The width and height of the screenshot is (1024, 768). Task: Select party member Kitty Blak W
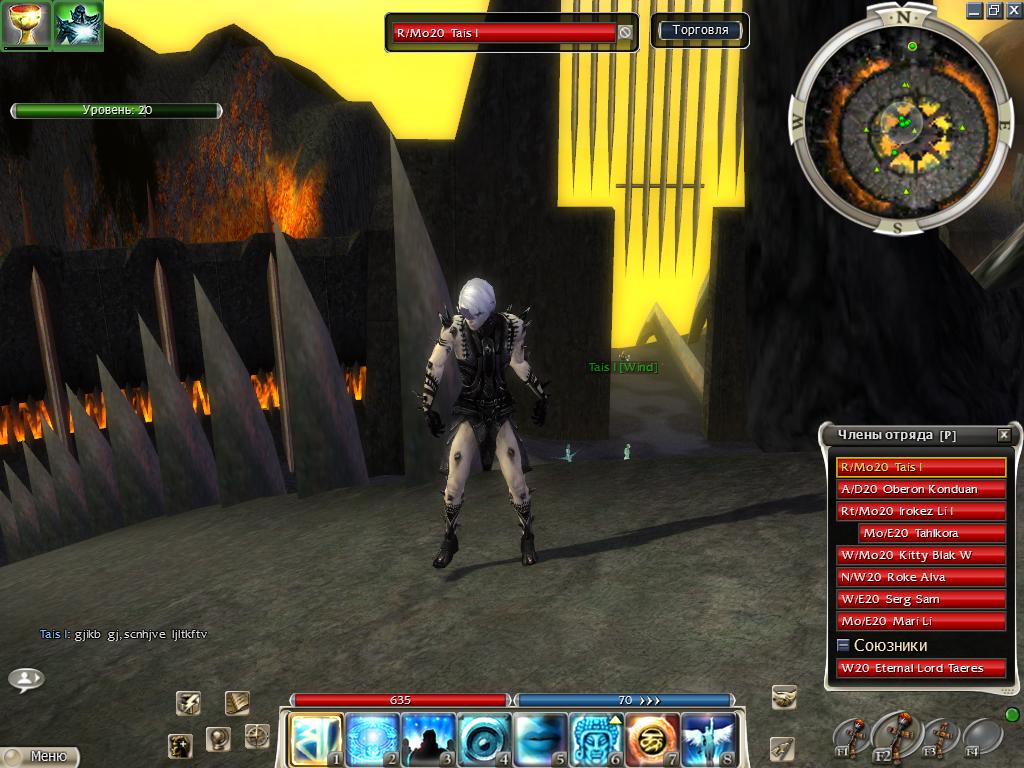[x=920, y=555]
